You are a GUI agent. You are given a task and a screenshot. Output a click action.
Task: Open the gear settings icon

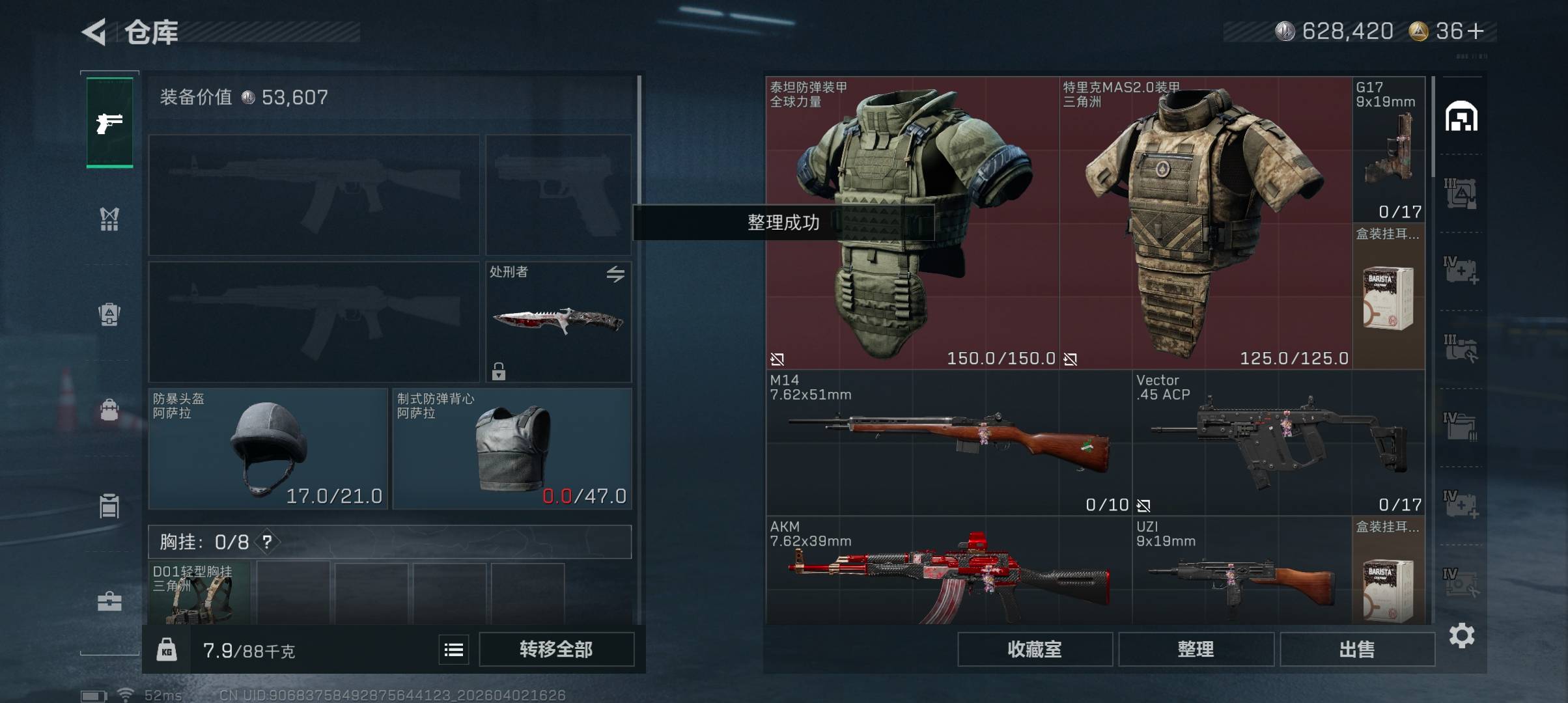[1461, 635]
